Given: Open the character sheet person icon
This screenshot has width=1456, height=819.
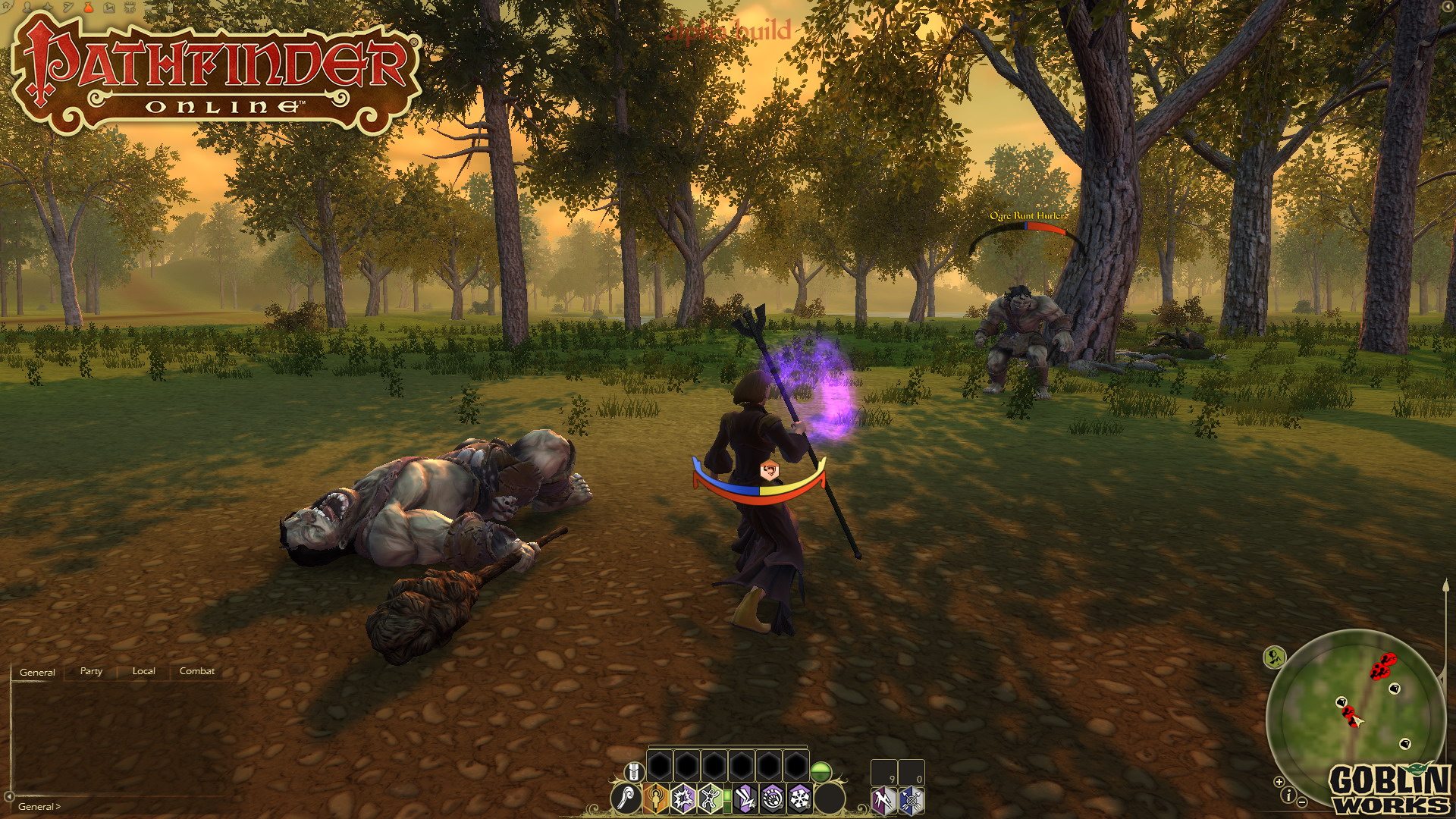Looking at the screenshot, I should 27,8.
